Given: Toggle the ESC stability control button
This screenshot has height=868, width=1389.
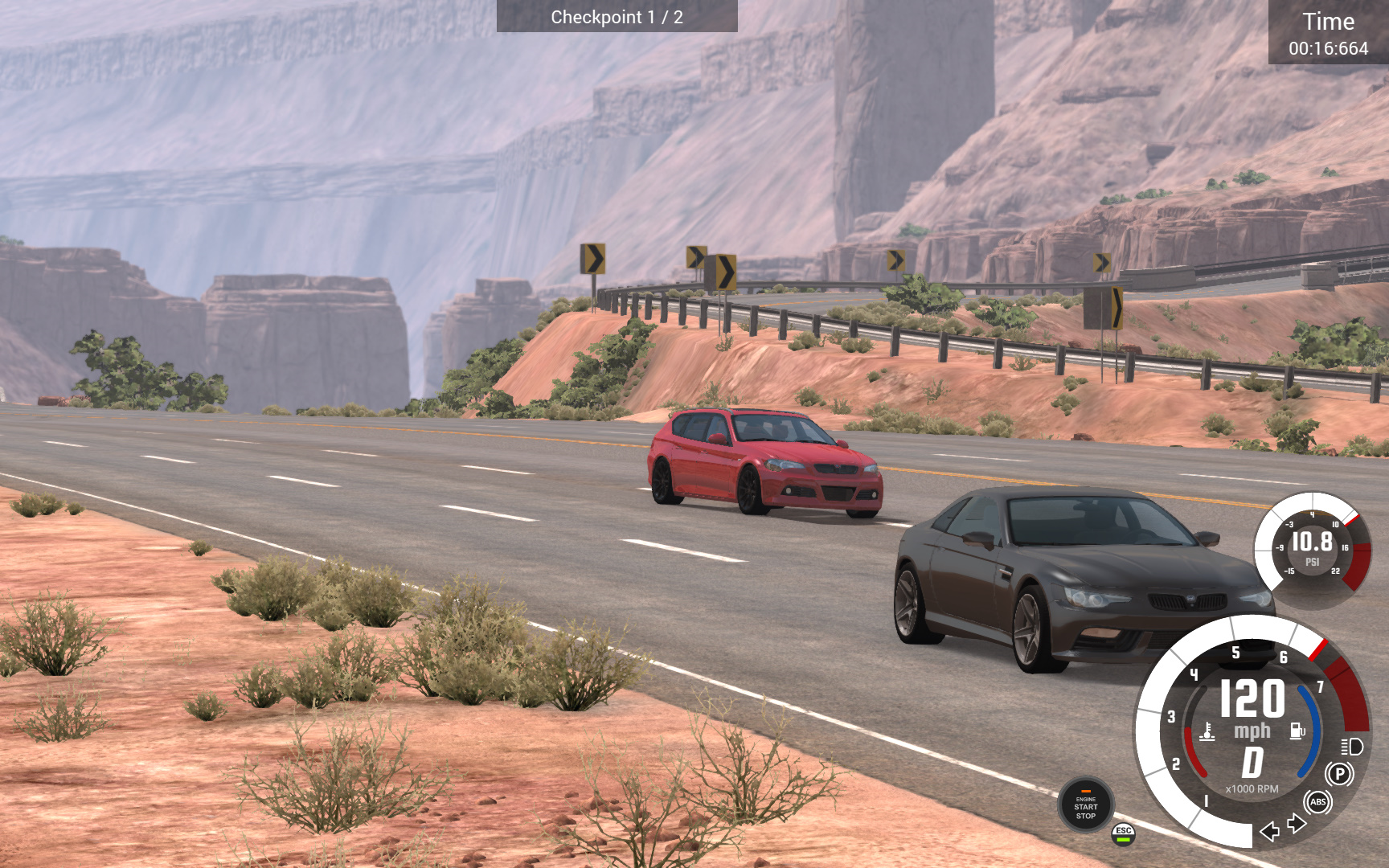Looking at the screenshot, I should tap(1123, 833).
